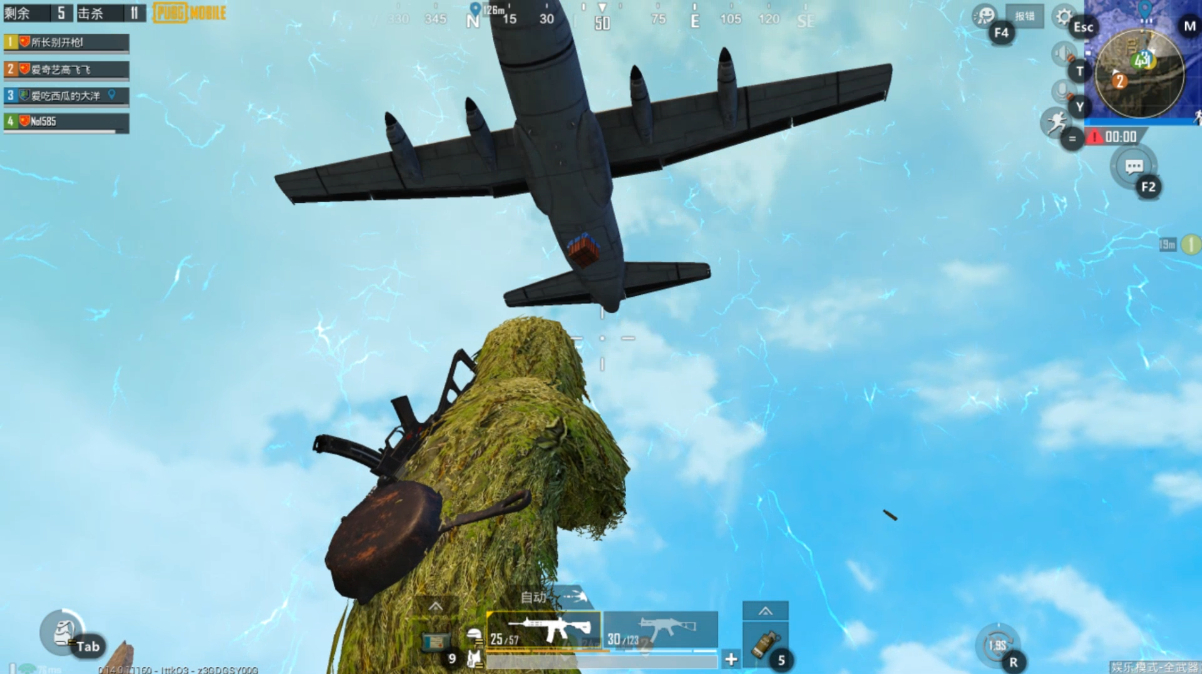Expand the healing items arrow above medkit
The height and width of the screenshot is (674, 1202).
(x=436, y=606)
